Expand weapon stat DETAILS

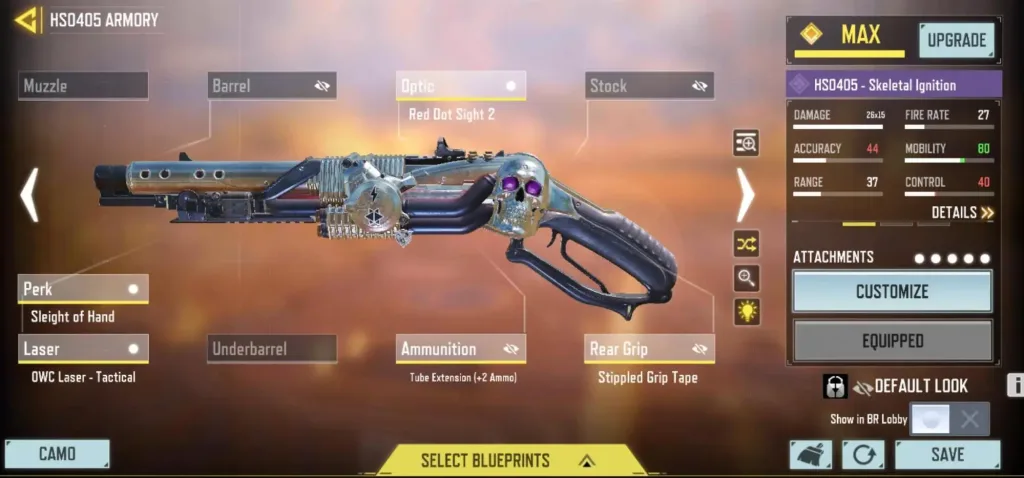click(x=962, y=213)
